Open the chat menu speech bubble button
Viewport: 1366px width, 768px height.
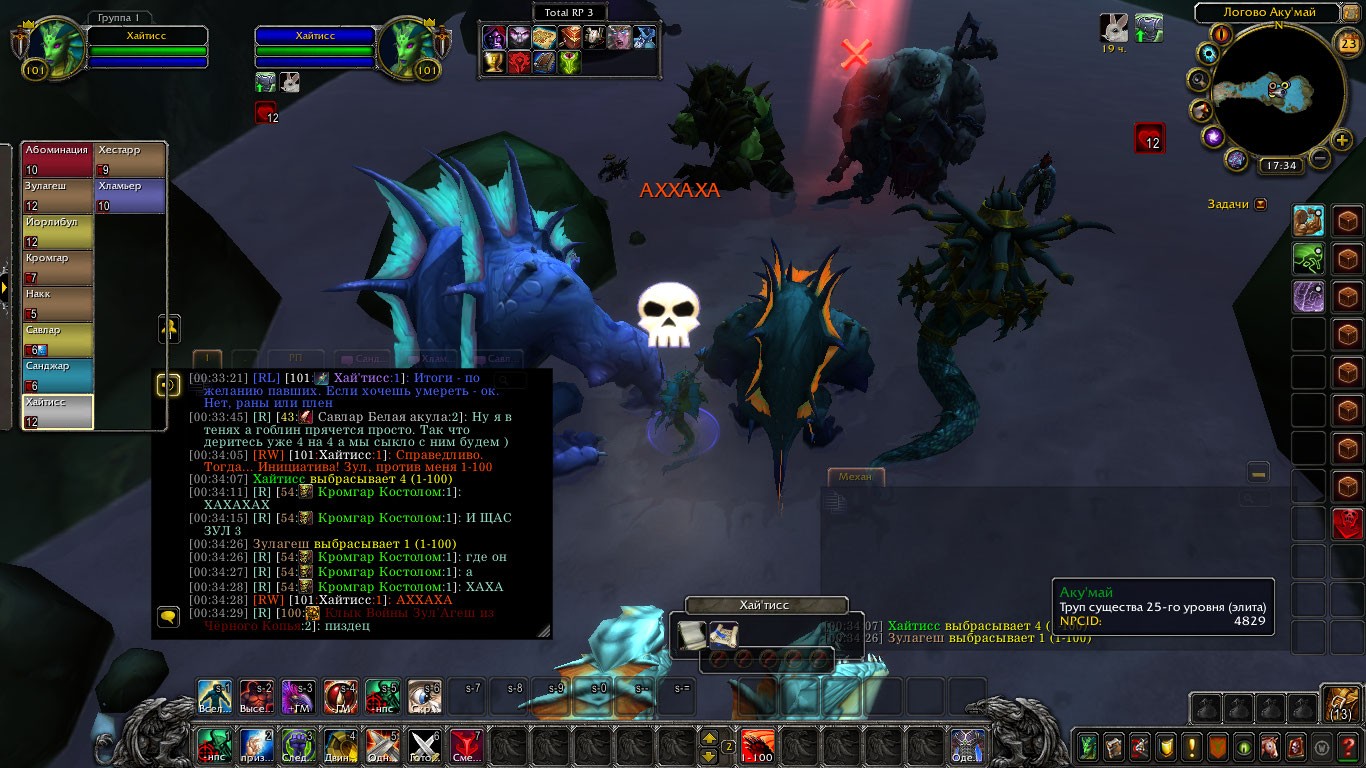point(168,617)
